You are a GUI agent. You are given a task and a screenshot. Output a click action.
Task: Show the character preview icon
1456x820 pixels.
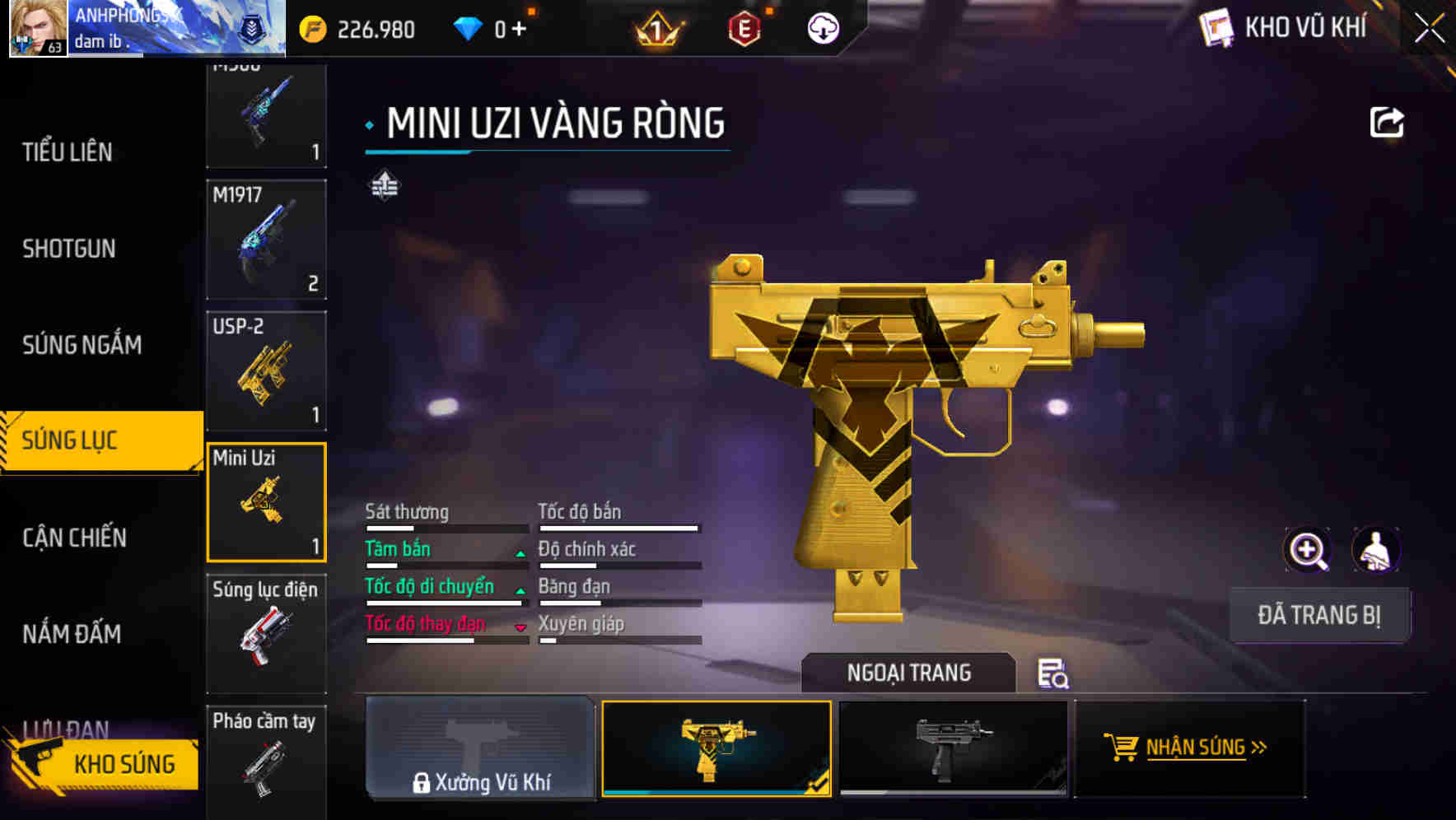1375,550
